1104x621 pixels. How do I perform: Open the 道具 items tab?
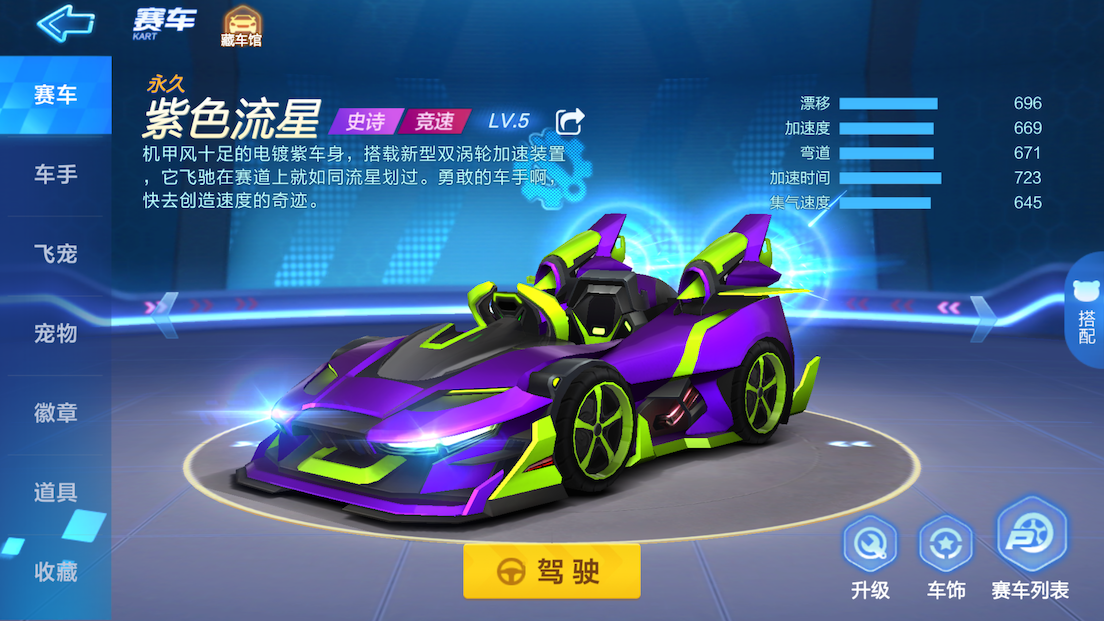(55, 492)
